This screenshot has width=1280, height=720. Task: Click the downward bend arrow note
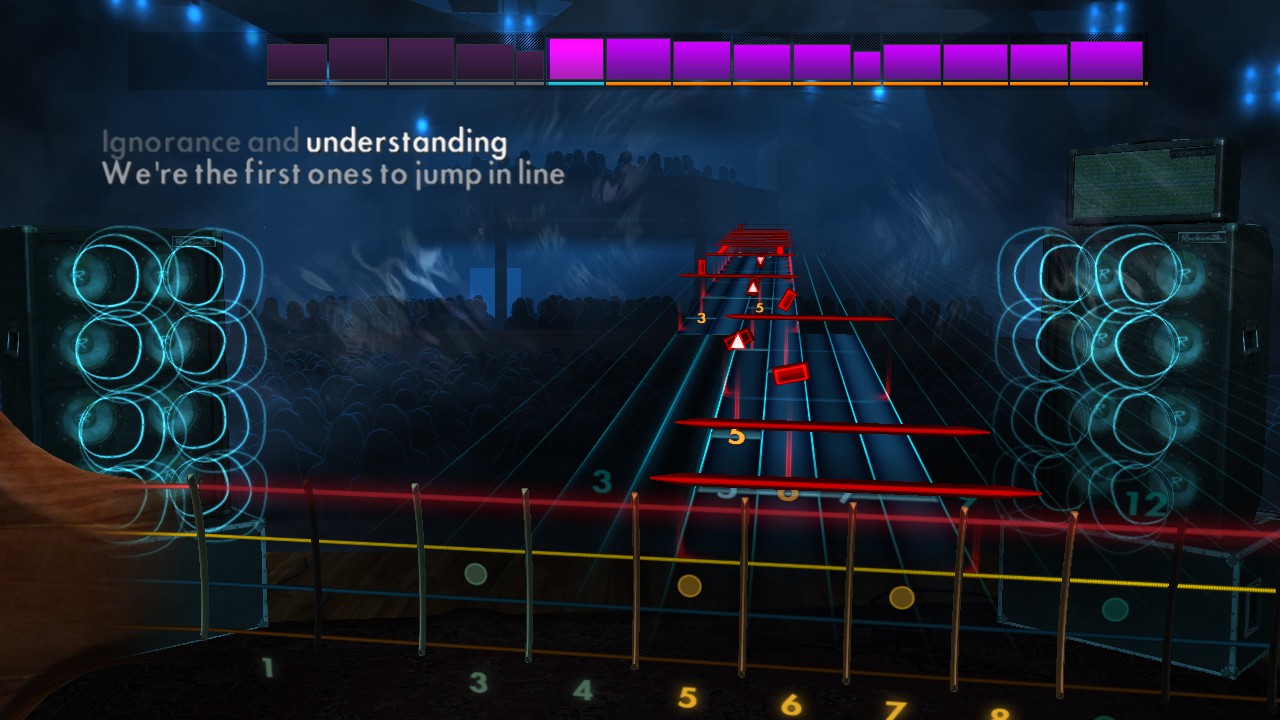click(759, 260)
